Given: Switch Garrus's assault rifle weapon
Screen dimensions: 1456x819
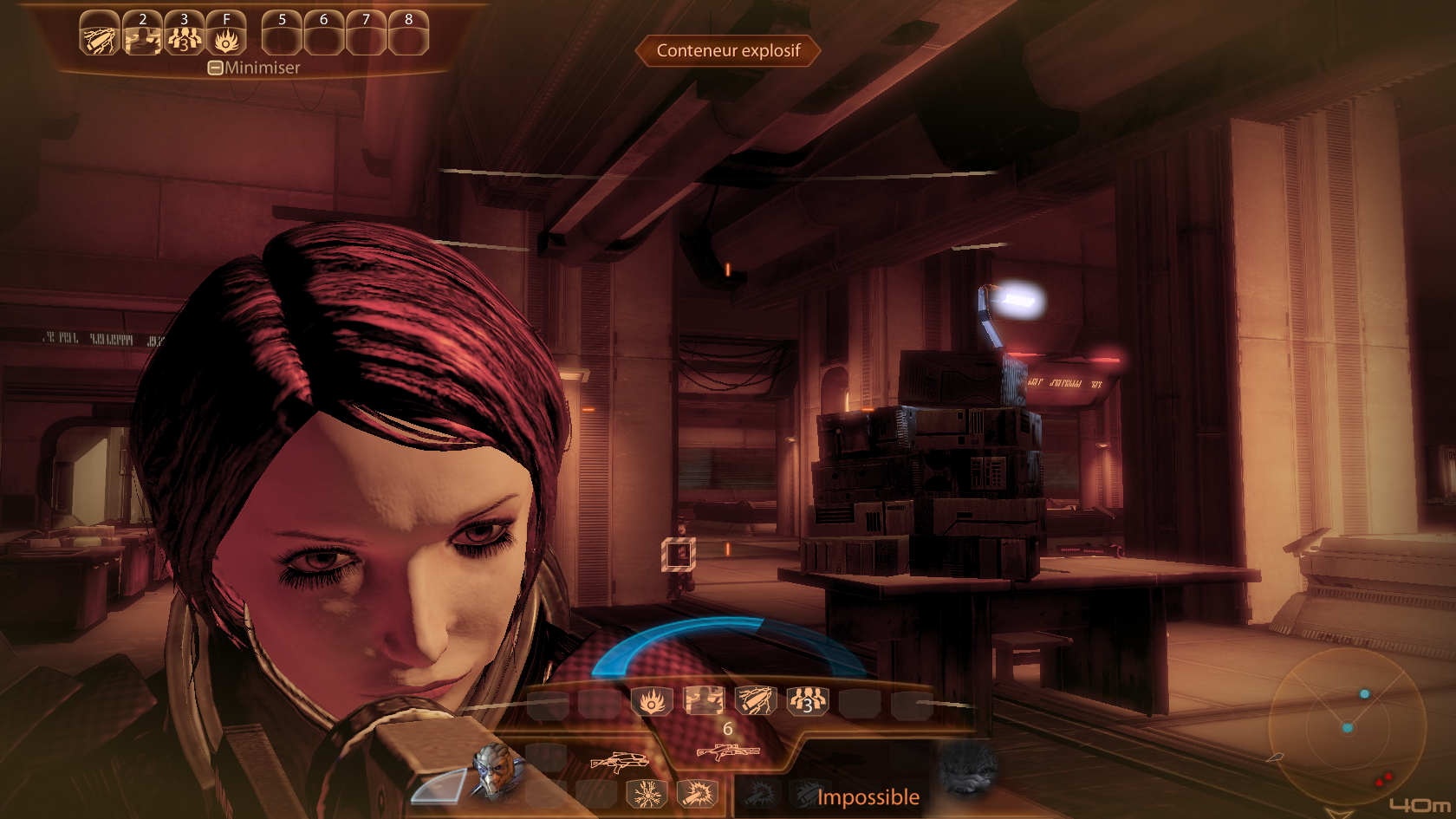Looking at the screenshot, I should pos(619,762).
